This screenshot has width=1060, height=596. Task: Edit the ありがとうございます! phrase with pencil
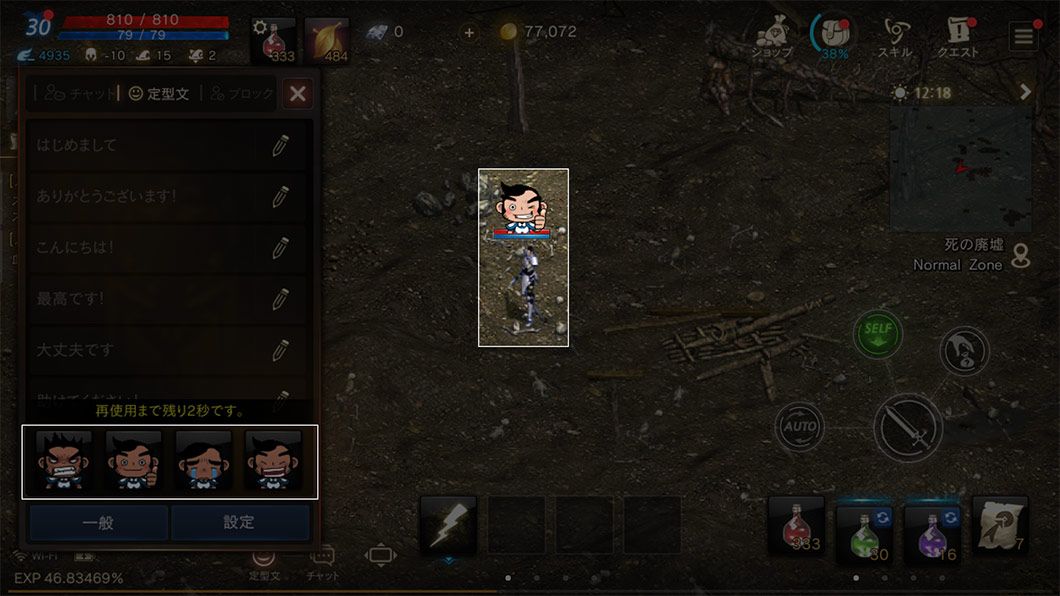(280, 196)
